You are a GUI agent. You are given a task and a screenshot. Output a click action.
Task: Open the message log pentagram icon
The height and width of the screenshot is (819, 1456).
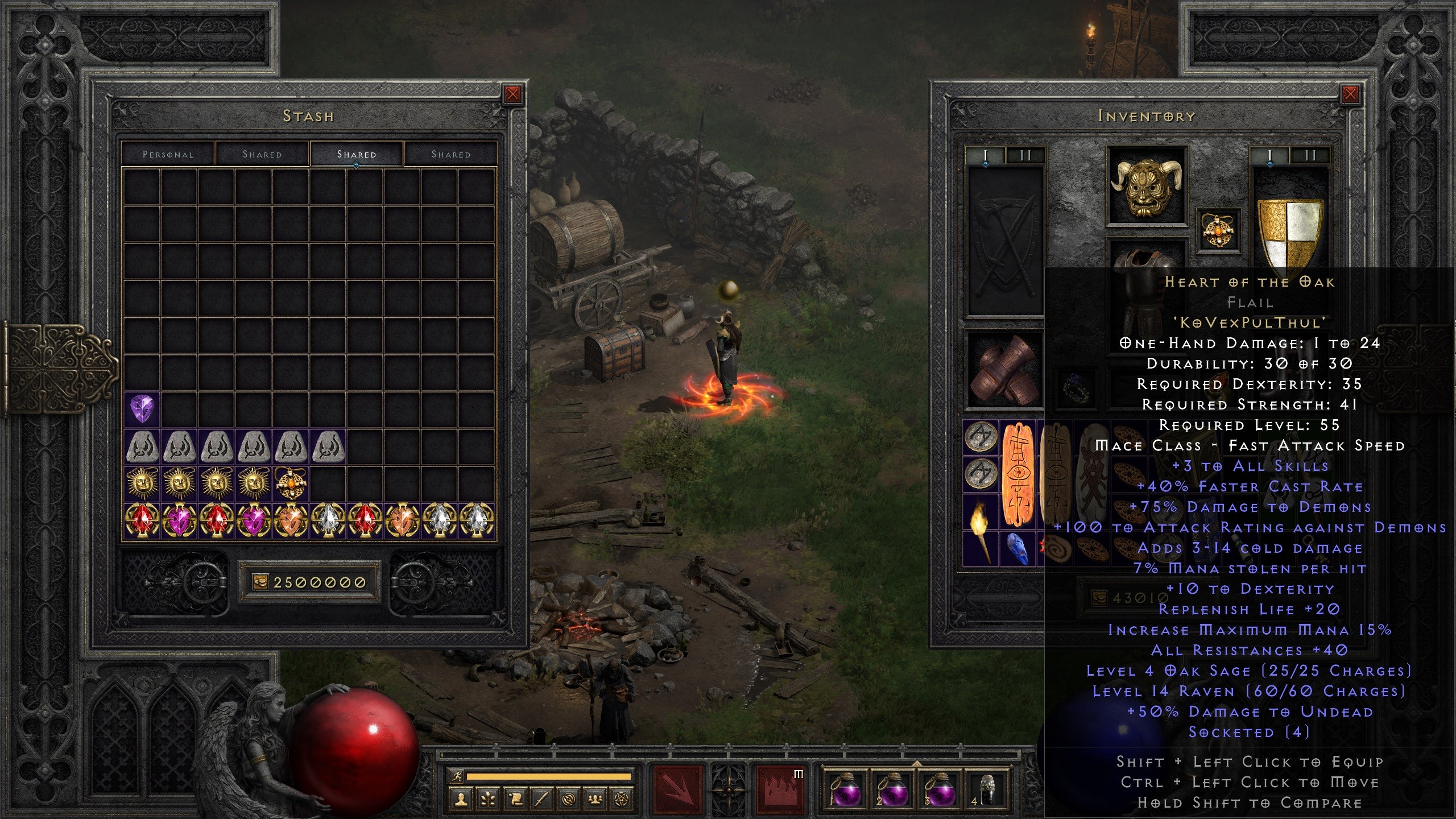coord(622,800)
